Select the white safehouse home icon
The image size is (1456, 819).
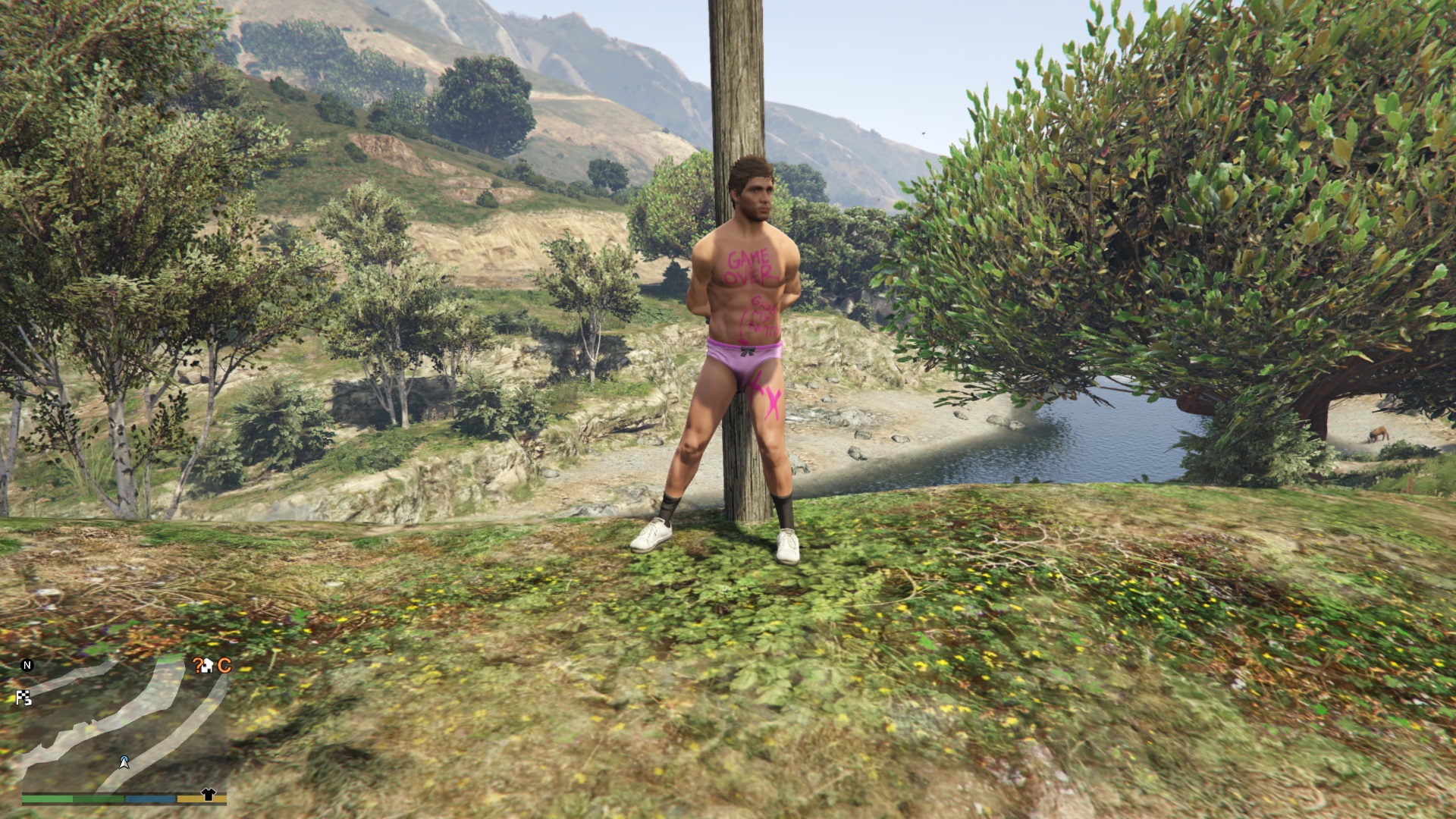(x=209, y=666)
